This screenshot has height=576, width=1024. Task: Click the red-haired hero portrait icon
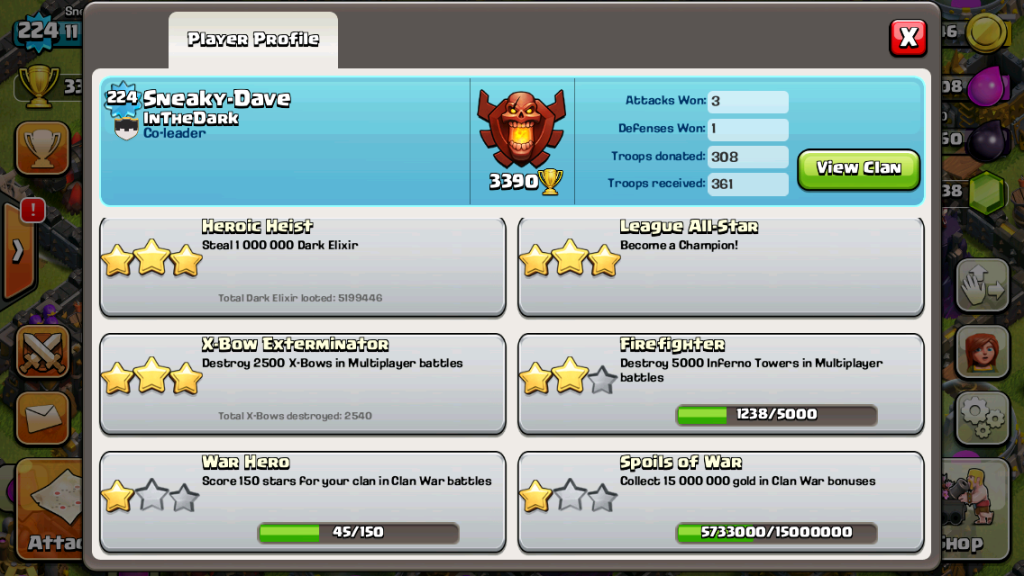tap(981, 350)
